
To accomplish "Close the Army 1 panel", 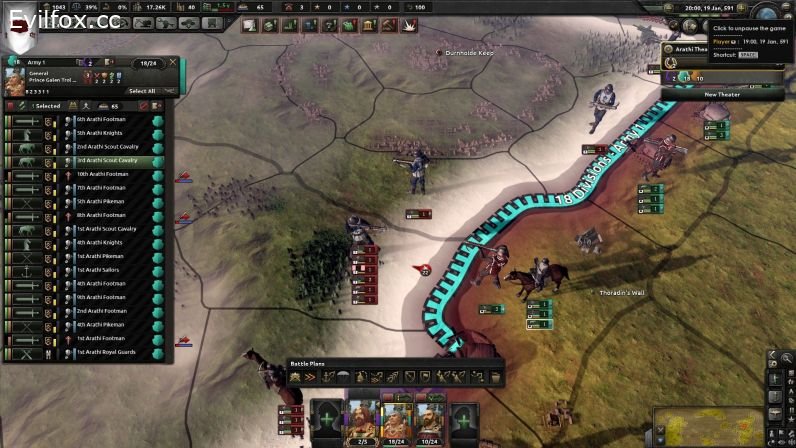I will (x=173, y=61).
